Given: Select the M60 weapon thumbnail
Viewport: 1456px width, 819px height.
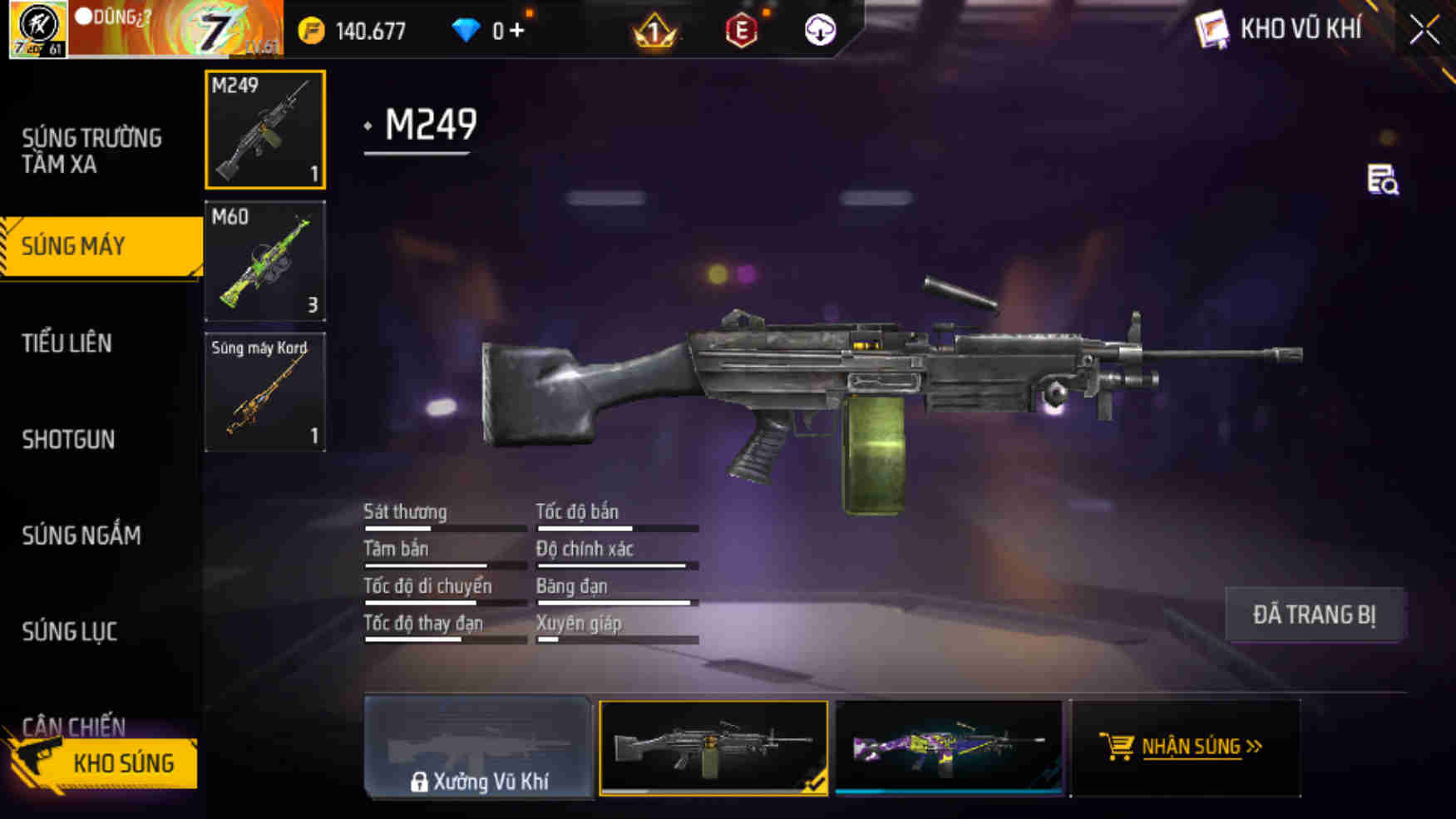Looking at the screenshot, I should point(265,260).
